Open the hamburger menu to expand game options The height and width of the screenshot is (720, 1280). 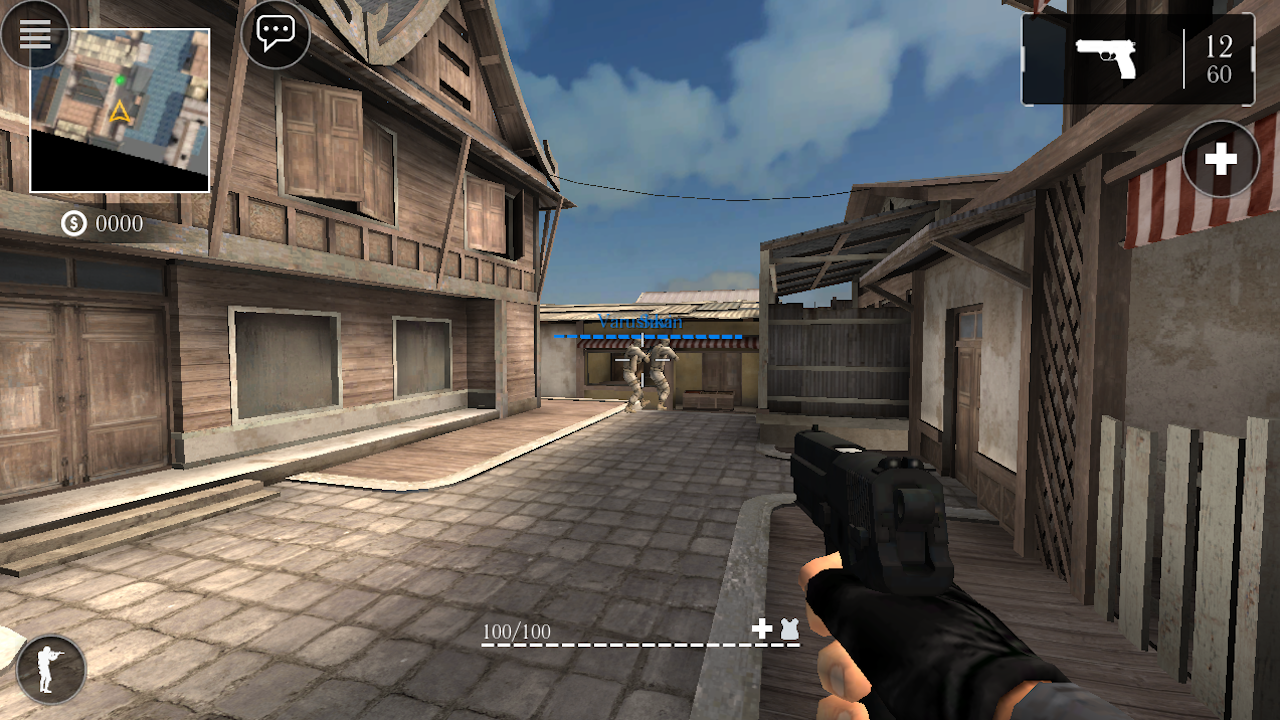click(36, 34)
